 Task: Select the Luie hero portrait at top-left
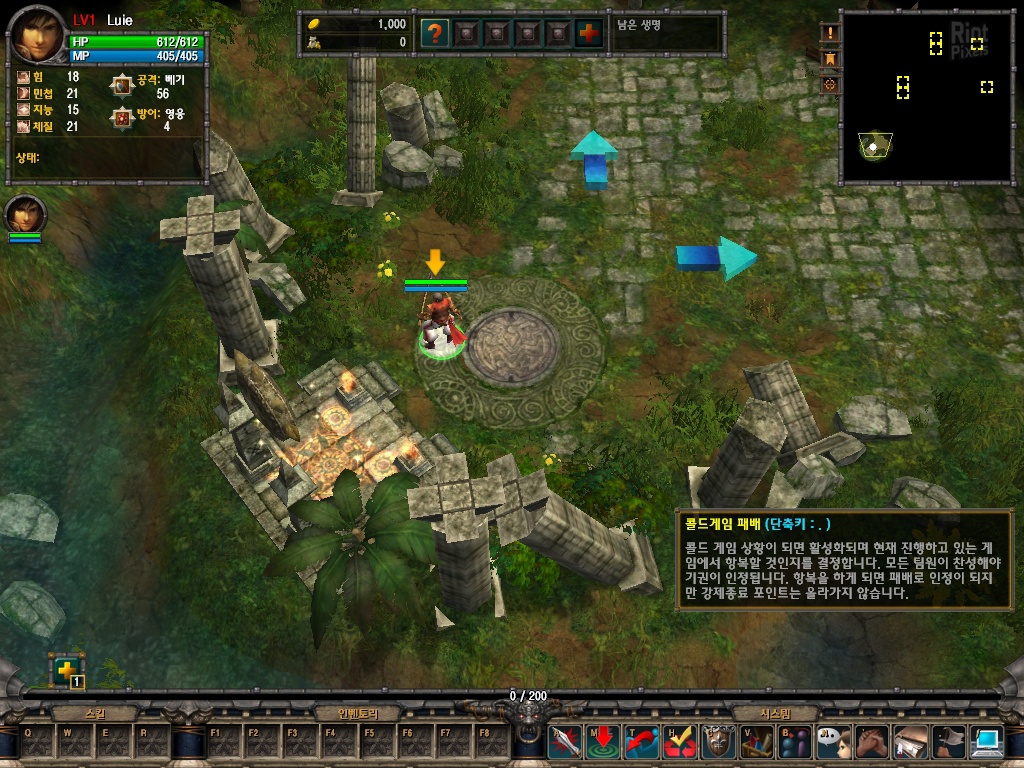(x=38, y=36)
